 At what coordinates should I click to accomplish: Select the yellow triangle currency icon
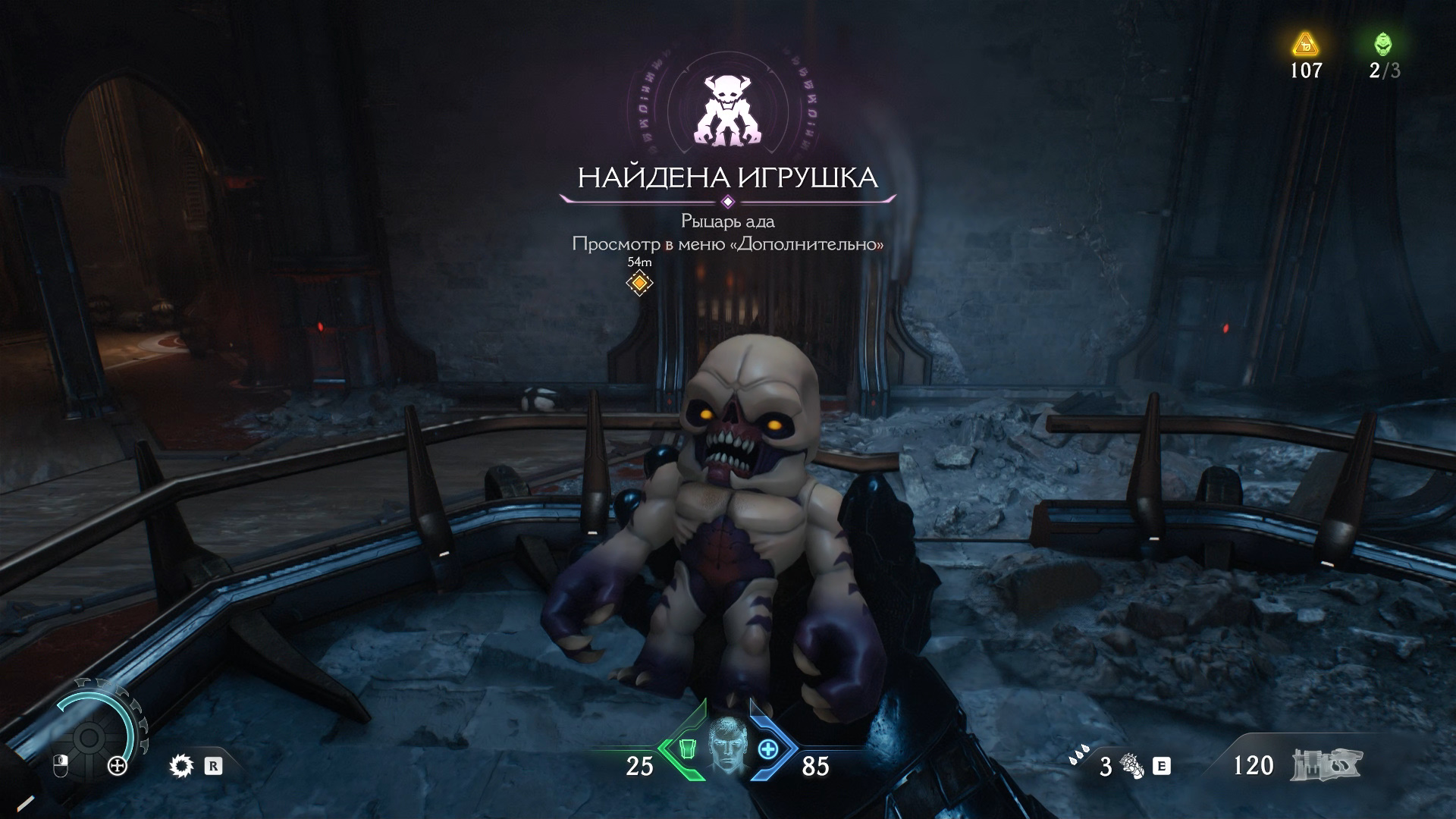click(x=1305, y=45)
